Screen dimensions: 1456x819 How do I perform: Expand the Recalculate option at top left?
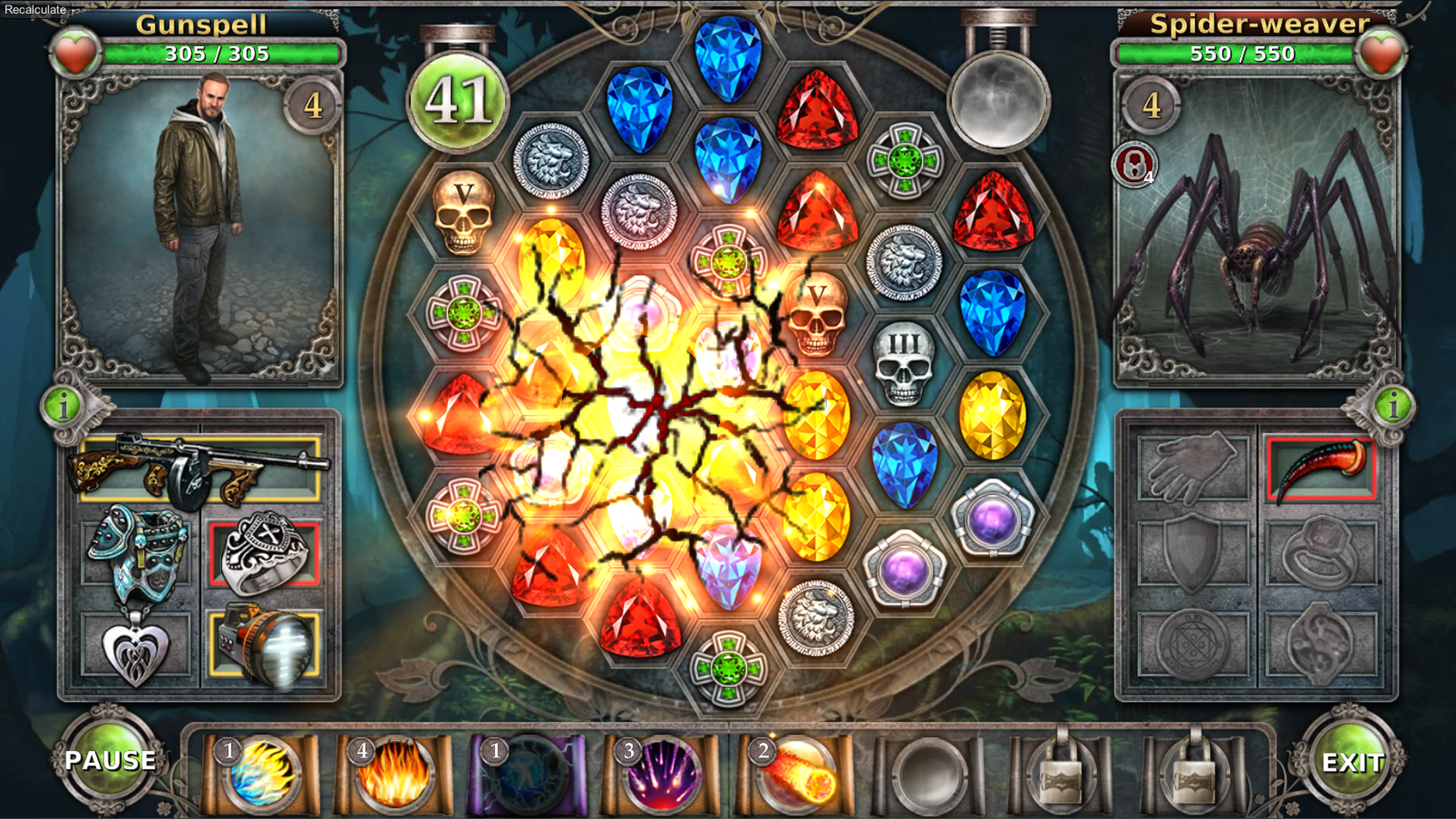tap(33, 9)
